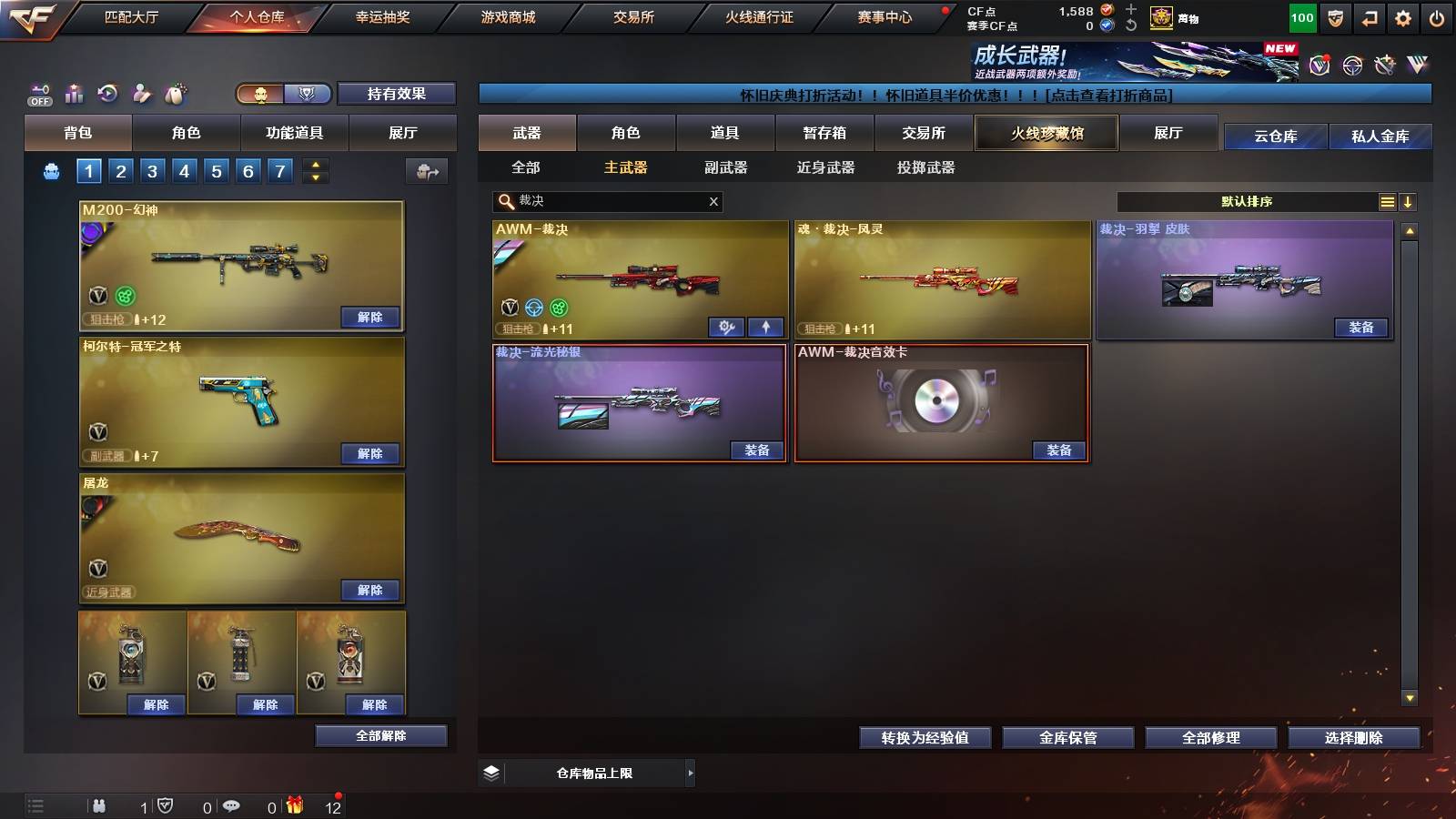The height and width of the screenshot is (819, 1456).
Task: Open the settings gear icon top right
Action: [x=1403, y=16]
